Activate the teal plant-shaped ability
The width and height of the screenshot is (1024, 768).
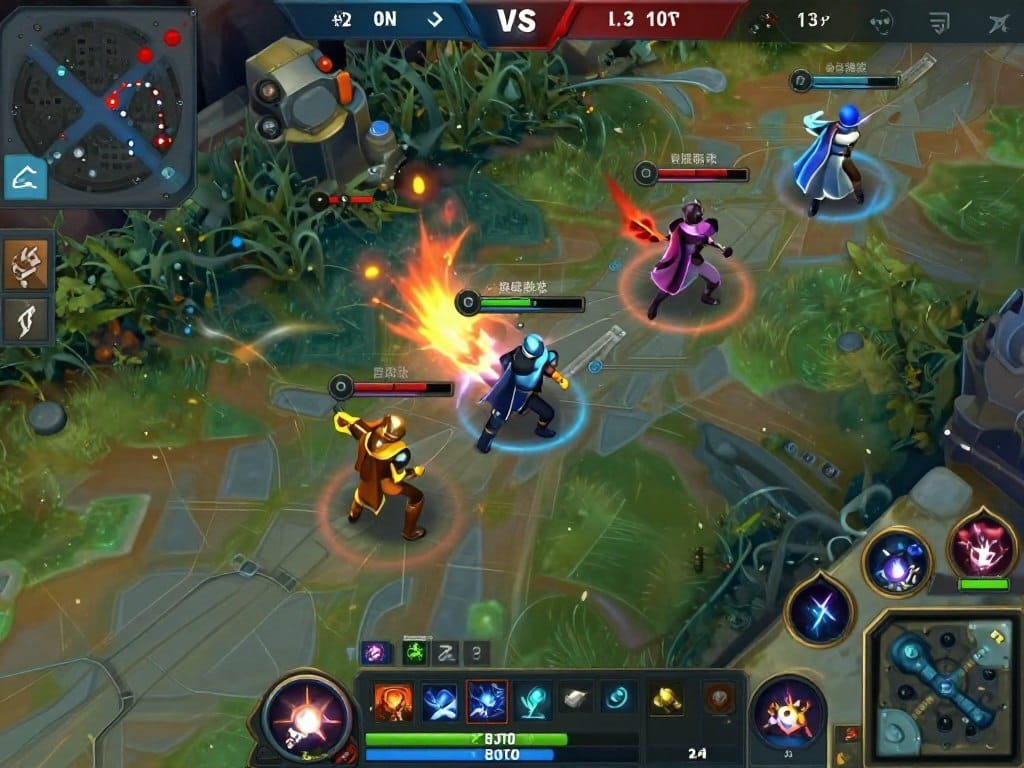coord(533,700)
